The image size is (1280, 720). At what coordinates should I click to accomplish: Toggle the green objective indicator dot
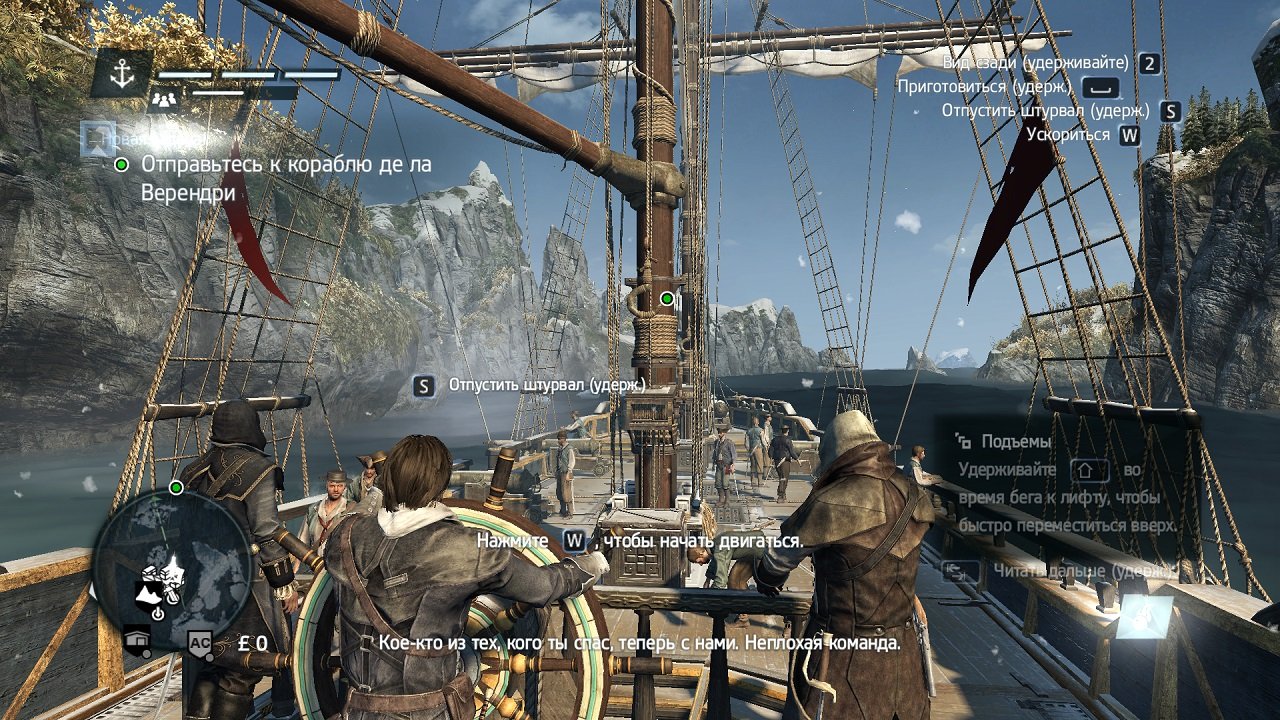123,166
